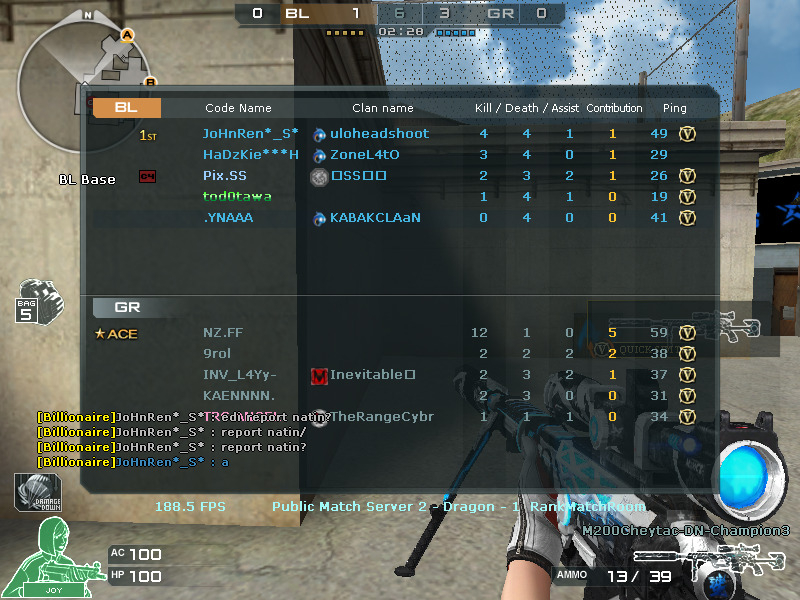
Task: Select KAENNNN. player row
Action: click(239, 396)
